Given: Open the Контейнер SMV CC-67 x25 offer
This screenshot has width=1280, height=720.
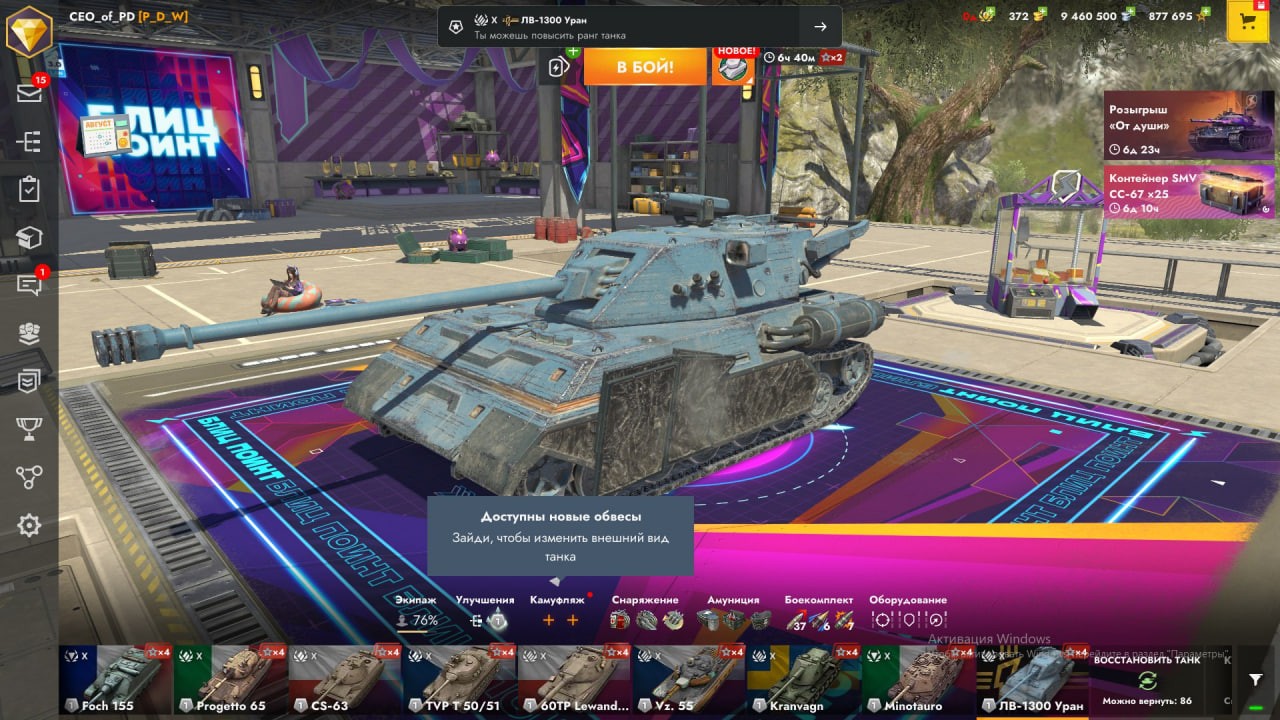Looking at the screenshot, I should [x=1189, y=191].
